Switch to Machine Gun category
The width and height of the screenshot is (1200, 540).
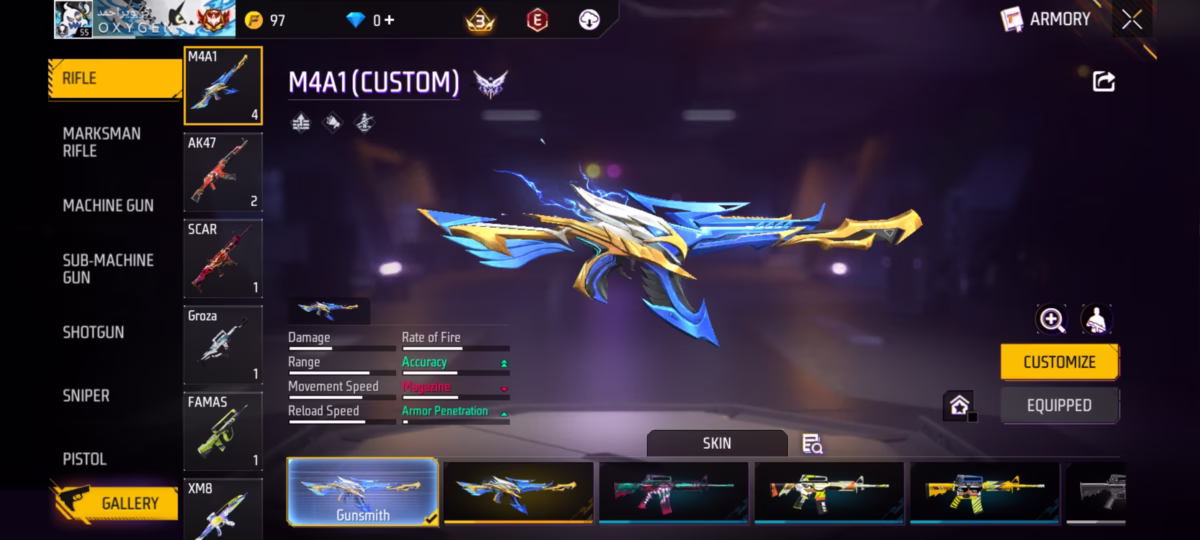(x=108, y=205)
